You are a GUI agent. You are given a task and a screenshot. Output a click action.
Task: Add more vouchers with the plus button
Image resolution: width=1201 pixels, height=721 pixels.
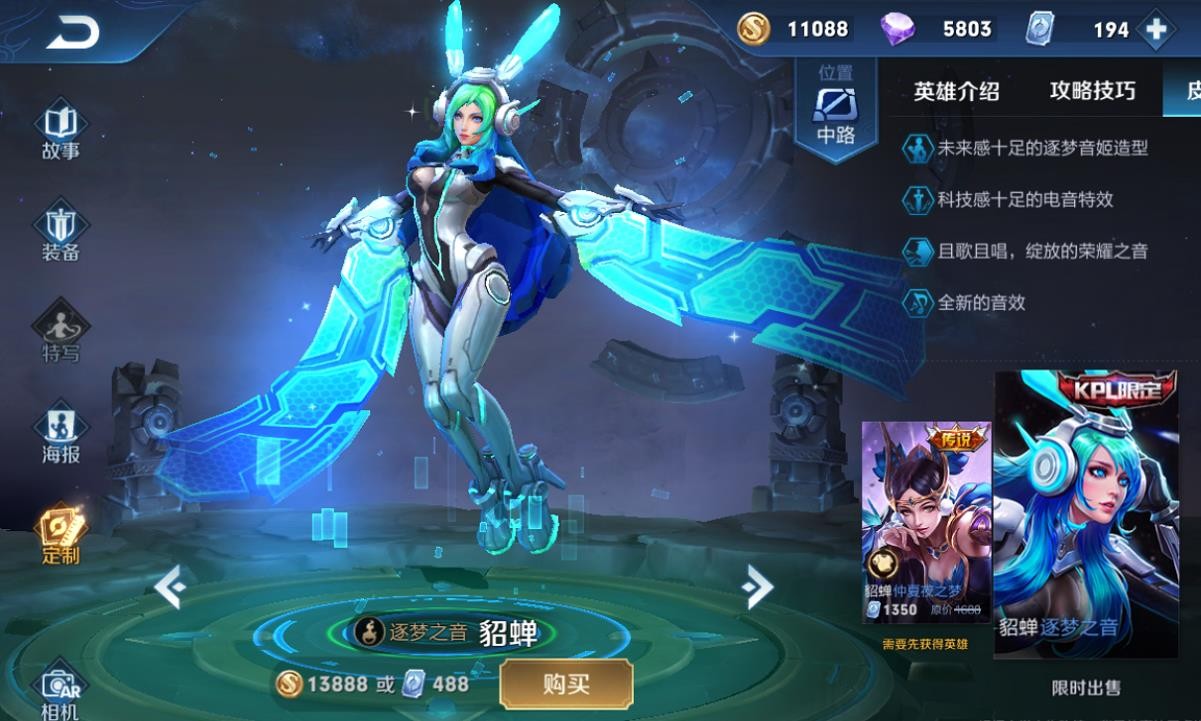coord(1157,30)
